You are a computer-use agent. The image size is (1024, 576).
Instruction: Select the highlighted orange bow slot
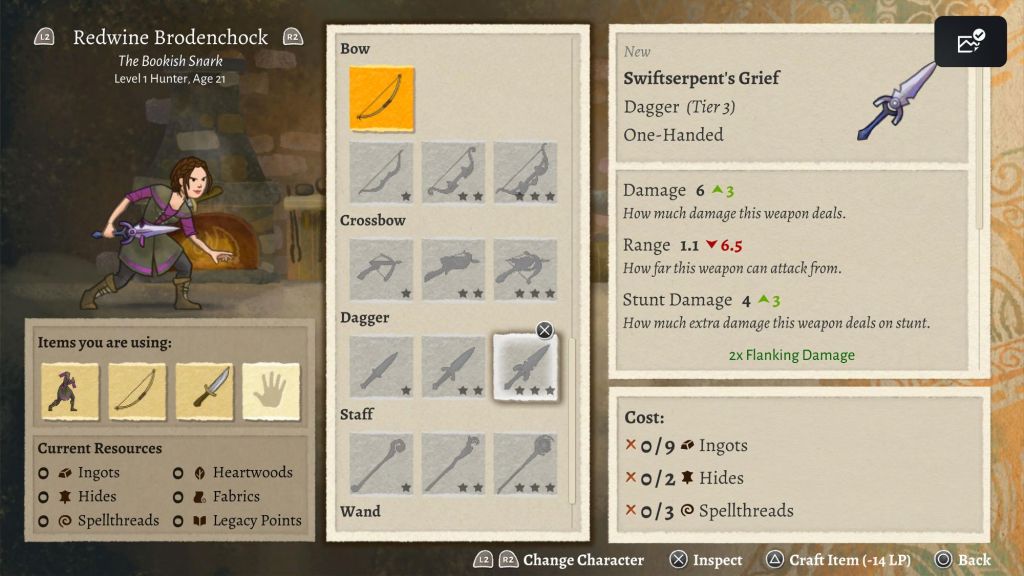[x=381, y=99]
